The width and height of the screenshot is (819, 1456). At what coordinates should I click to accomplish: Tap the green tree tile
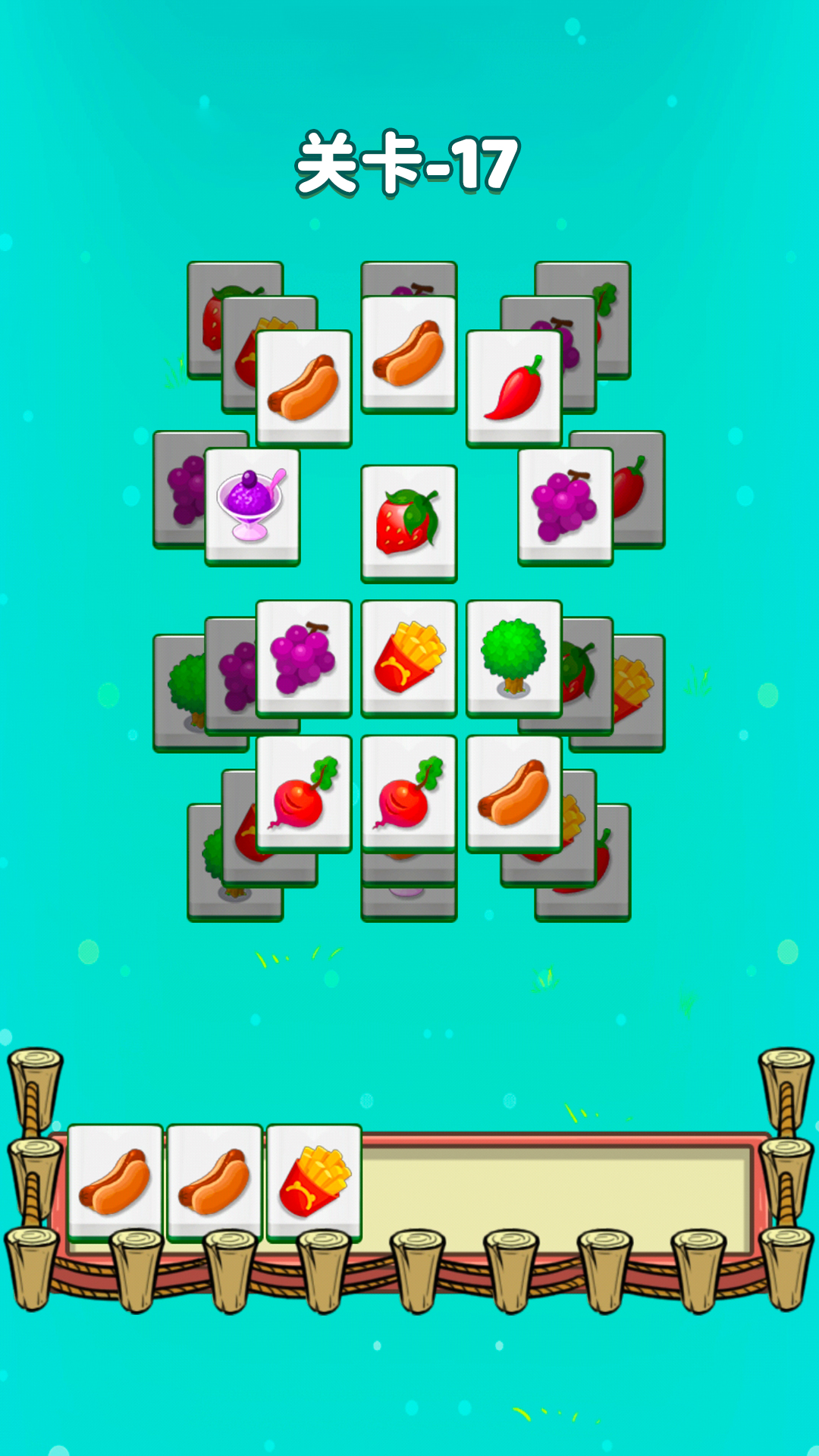513,657
